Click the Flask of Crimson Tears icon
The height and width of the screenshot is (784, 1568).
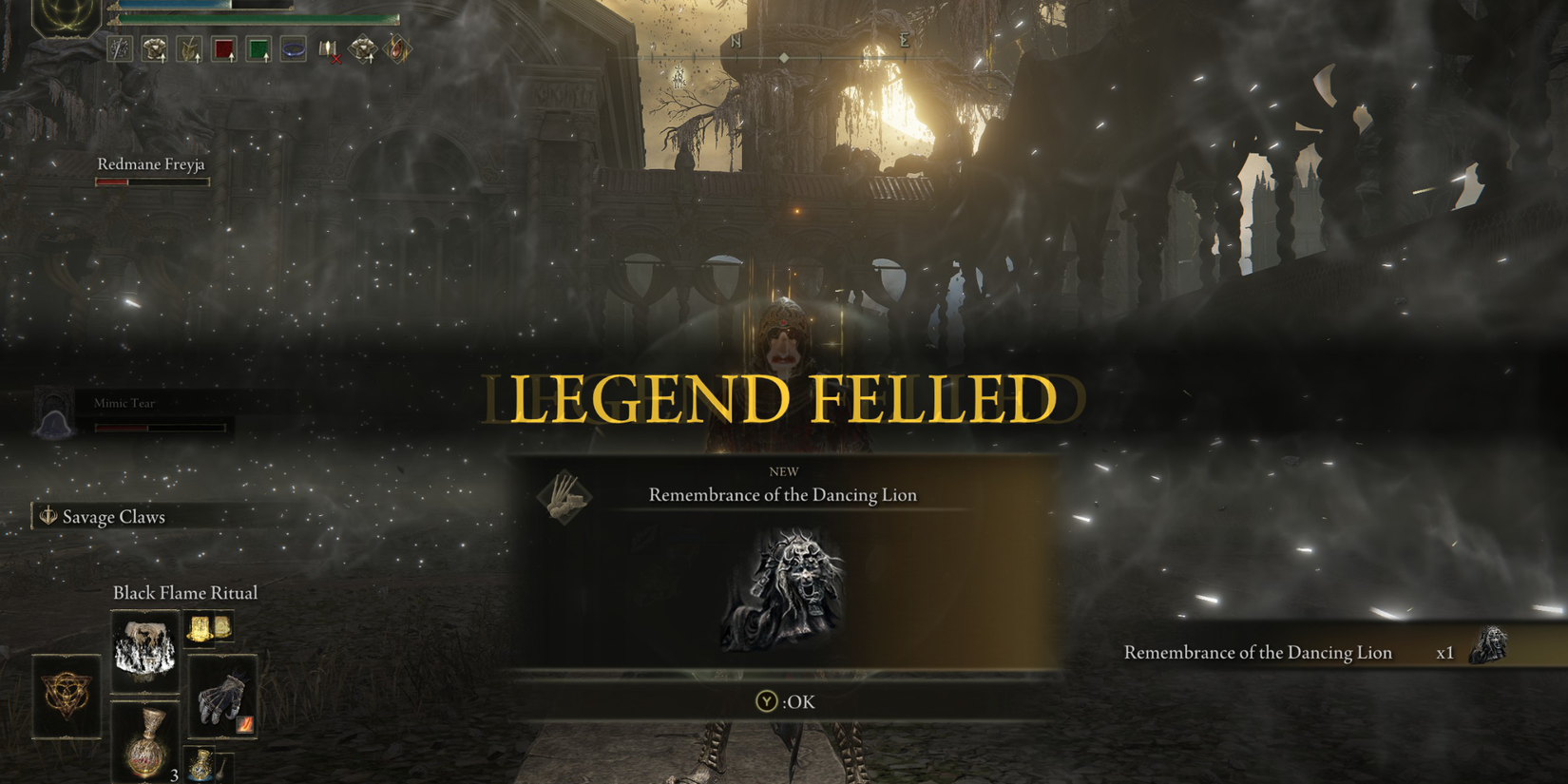point(146,742)
